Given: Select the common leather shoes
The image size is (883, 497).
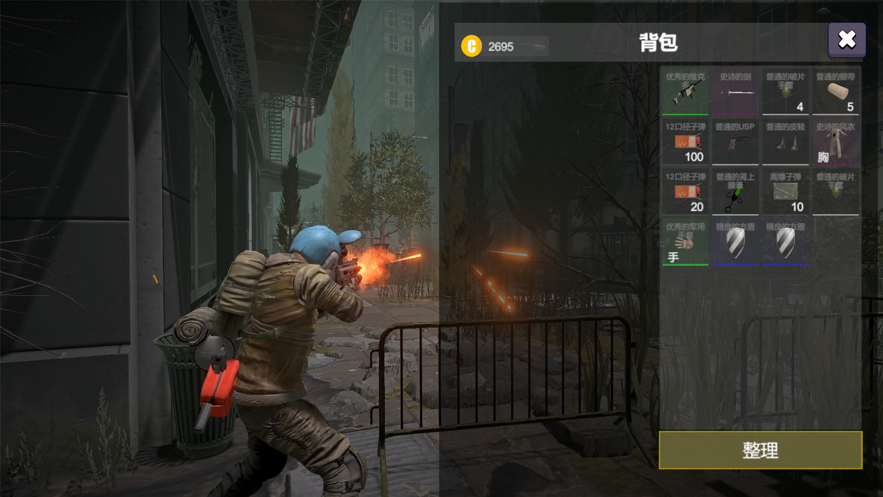Looking at the screenshot, I should pyautogui.click(x=785, y=141).
